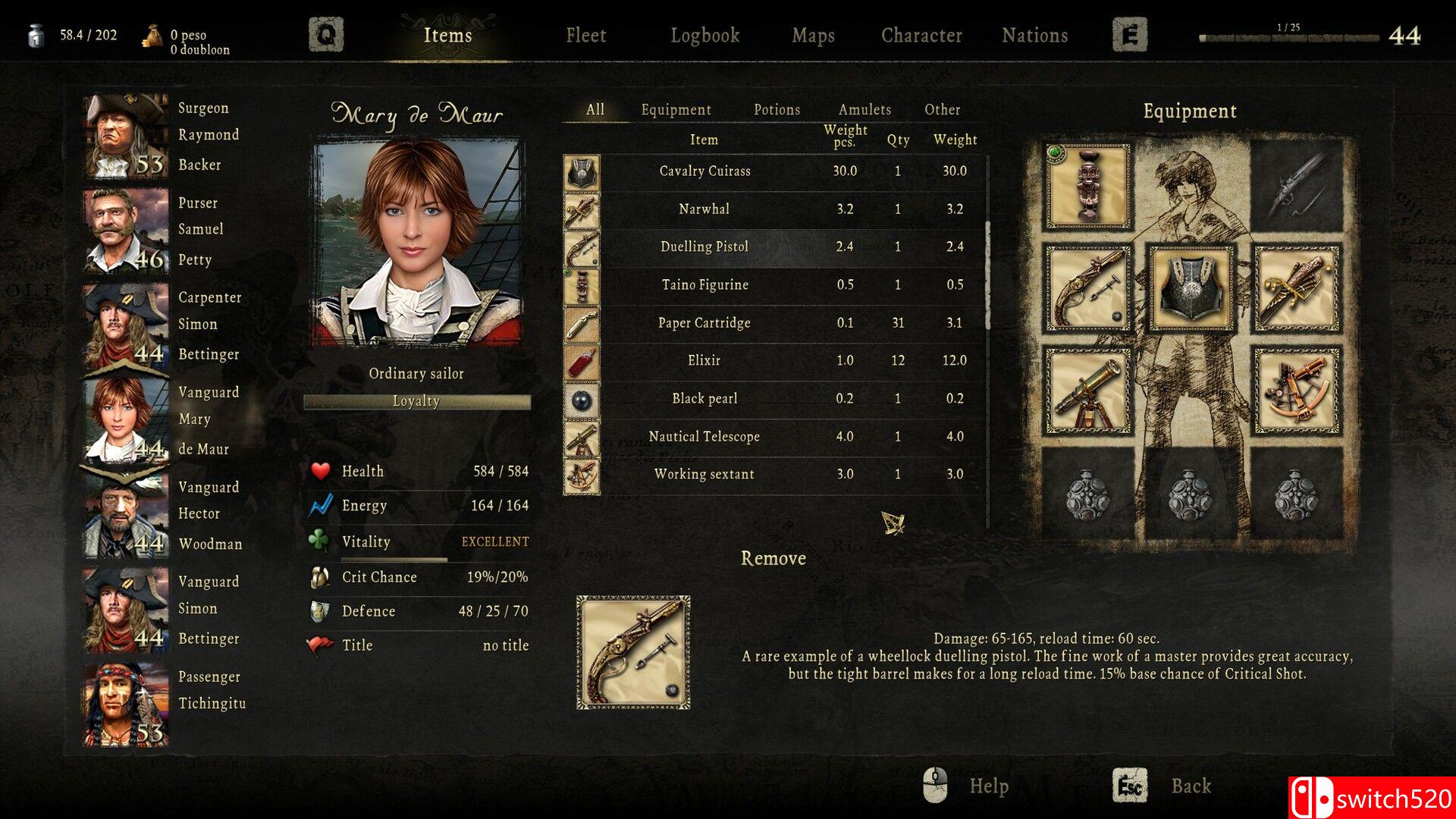Show the Amulets item category
Viewport: 1456px width, 819px height.
coord(864,110)
